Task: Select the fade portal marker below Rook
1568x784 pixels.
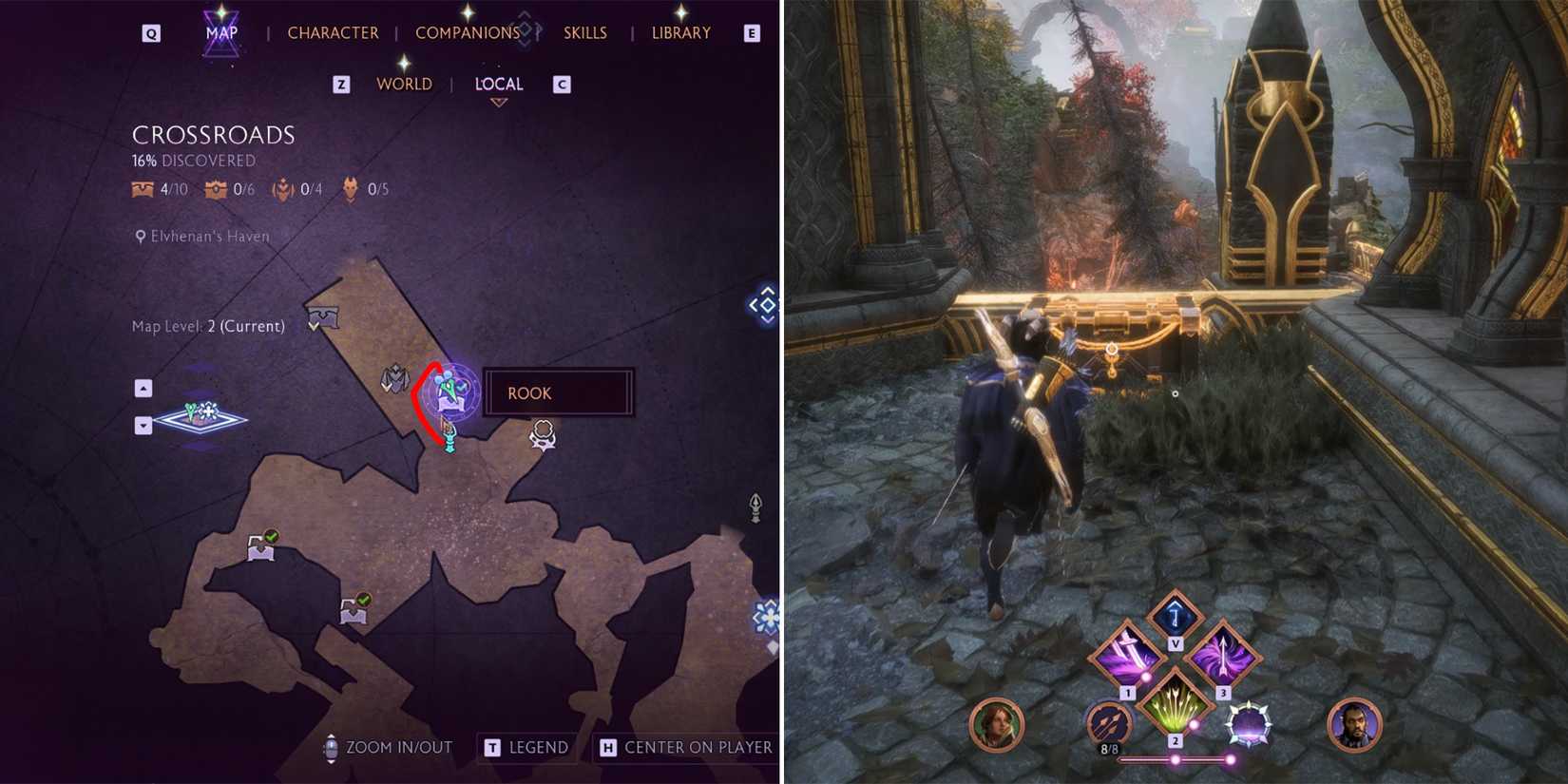Action: pyautogui.click(x=447, y=440)
